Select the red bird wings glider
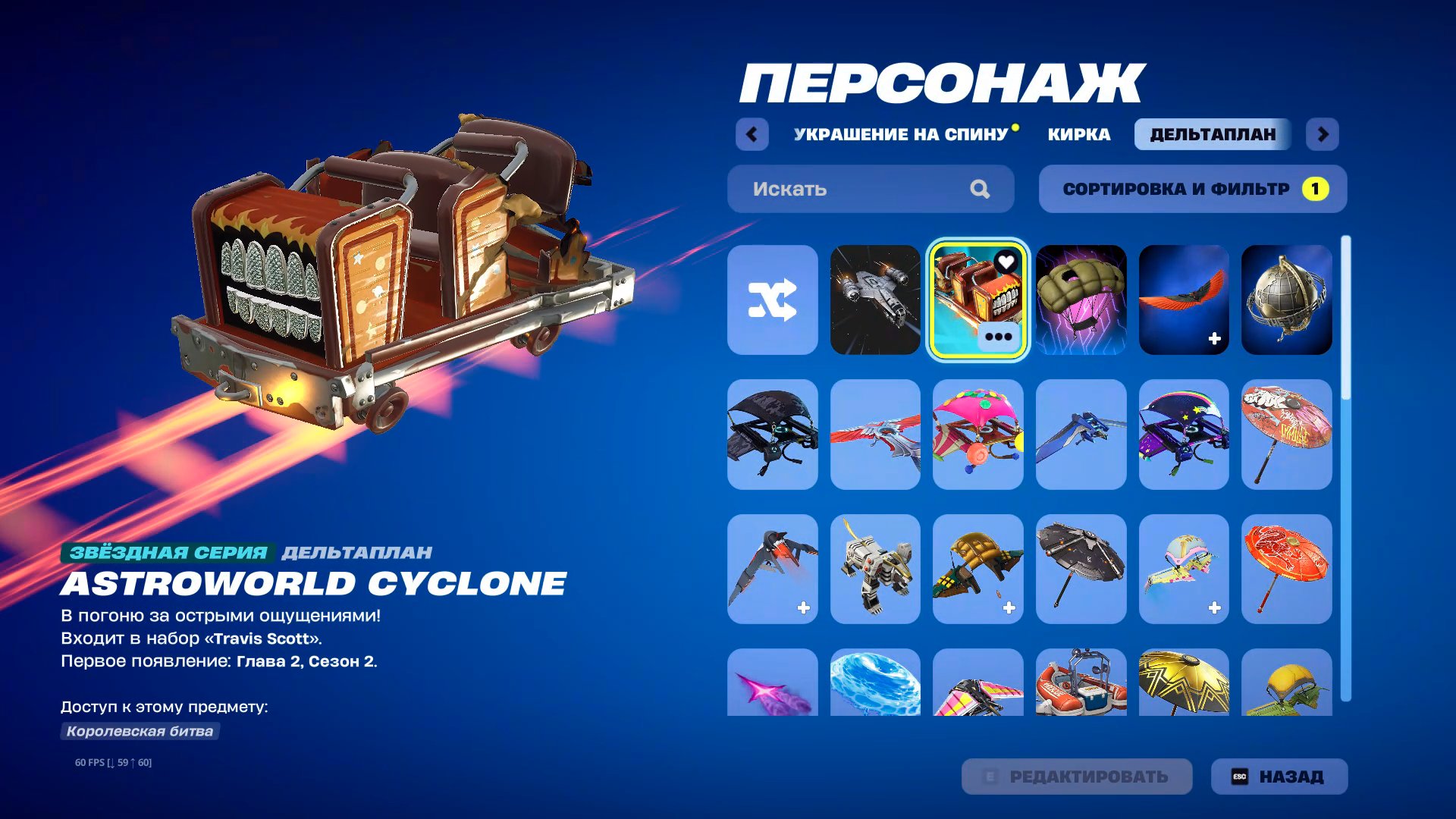 1184,298
